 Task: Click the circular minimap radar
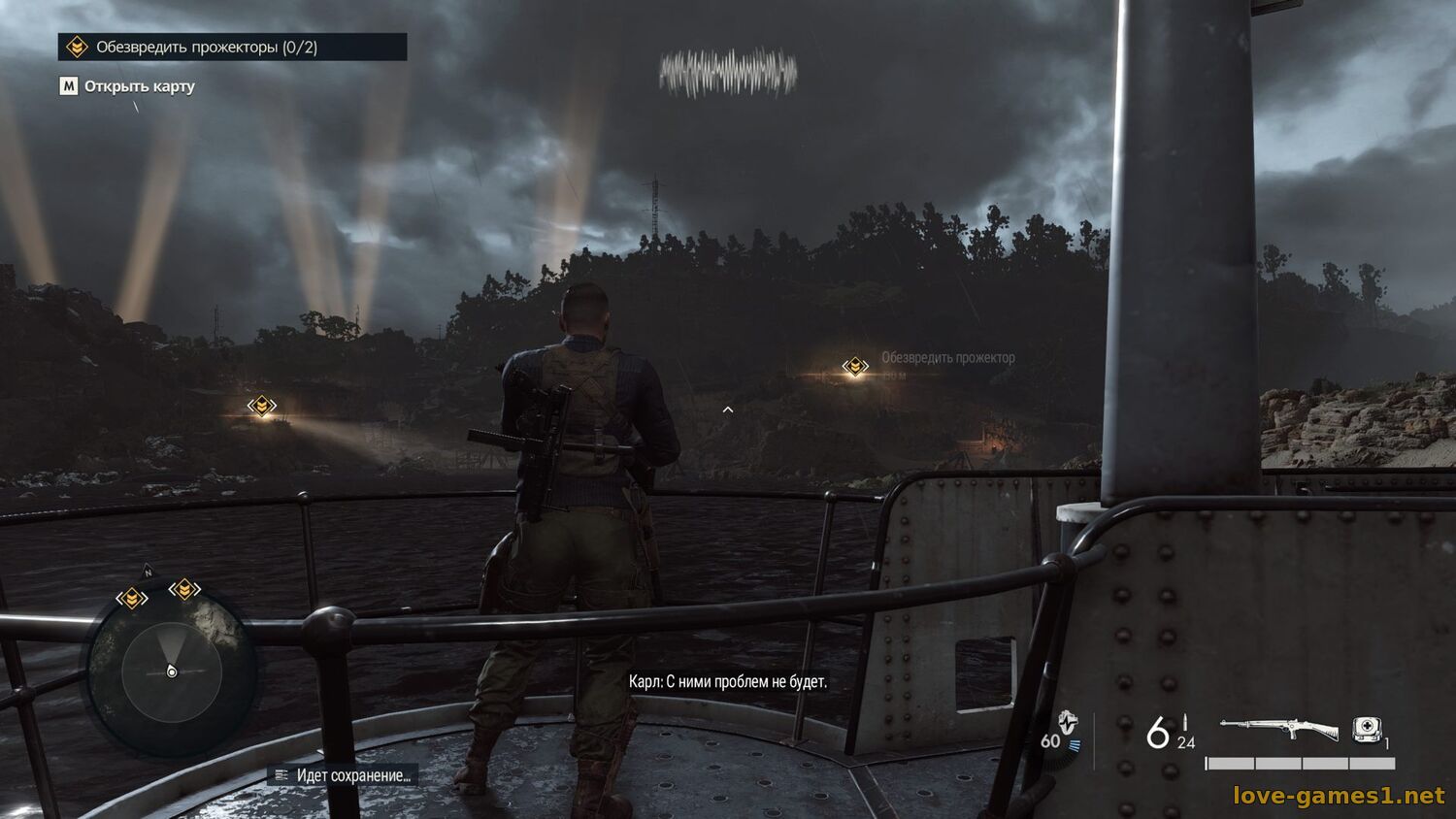point(172,671)
